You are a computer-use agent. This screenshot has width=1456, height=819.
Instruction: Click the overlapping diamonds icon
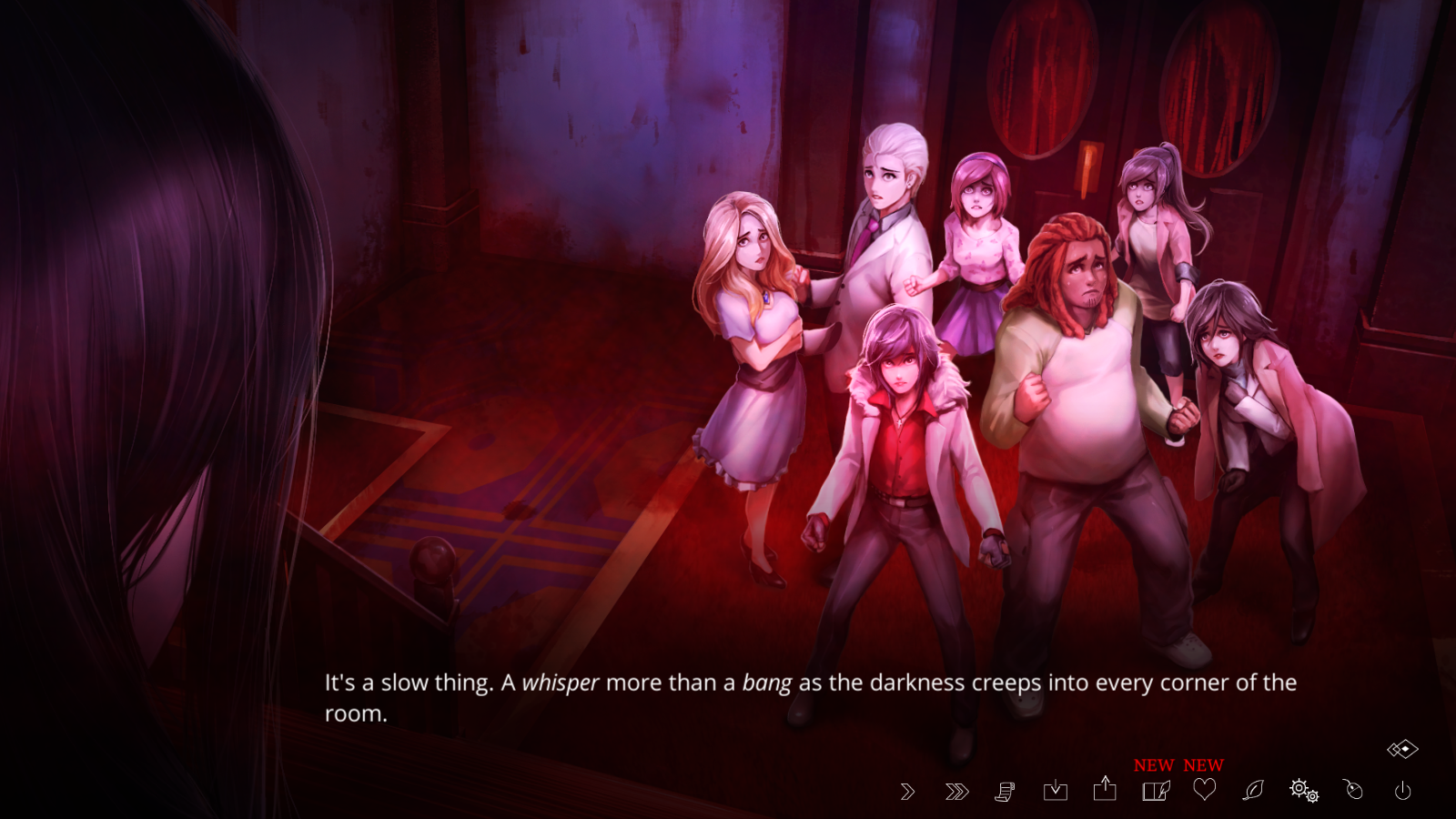coord(1402,749)
